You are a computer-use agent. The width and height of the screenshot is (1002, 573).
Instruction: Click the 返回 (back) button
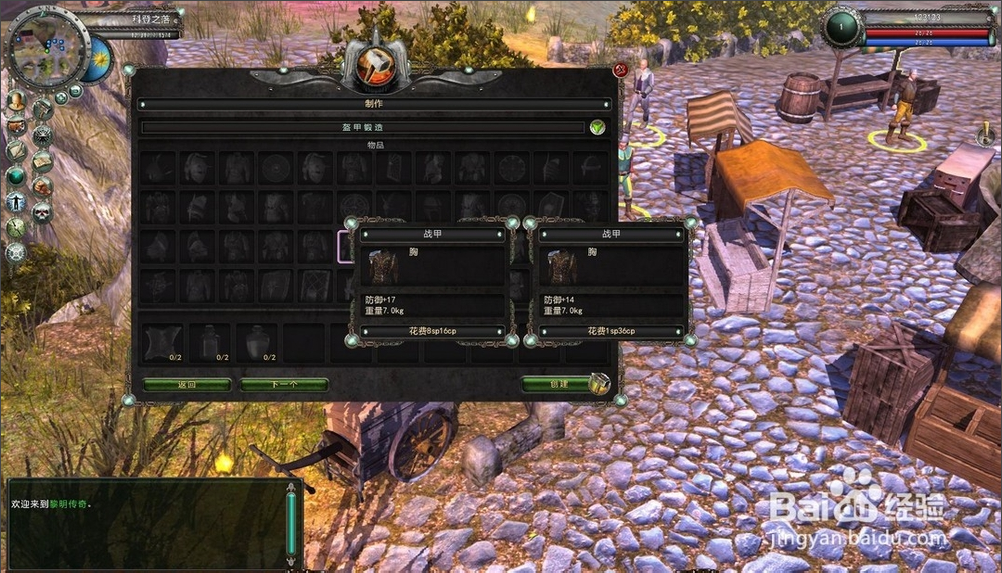[x=187, y=384]
